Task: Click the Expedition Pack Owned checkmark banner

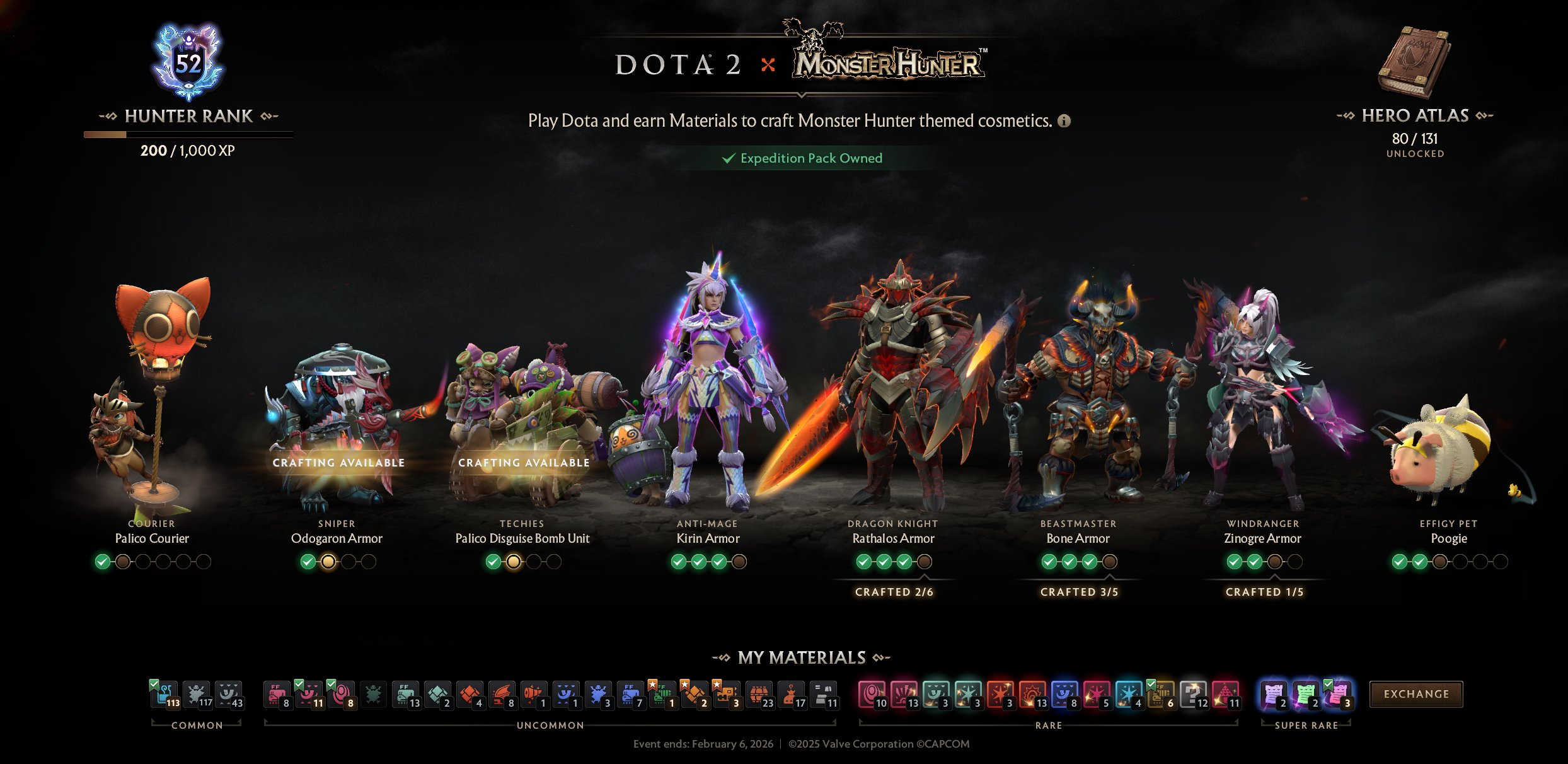Action: tap(801, 158)
